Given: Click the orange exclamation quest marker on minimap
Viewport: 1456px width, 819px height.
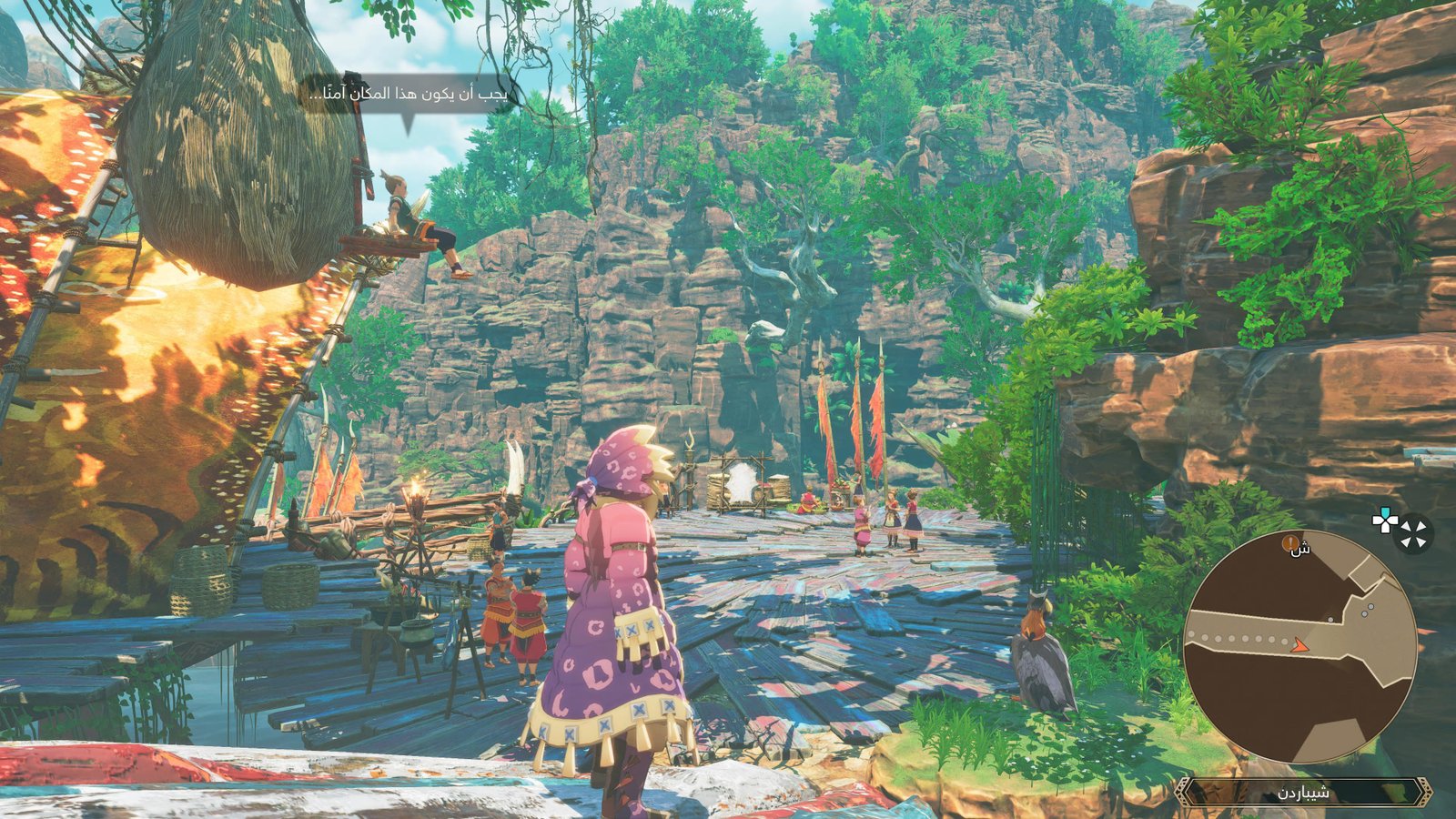Looking at the screenshot, I should tap(1289, 543).
